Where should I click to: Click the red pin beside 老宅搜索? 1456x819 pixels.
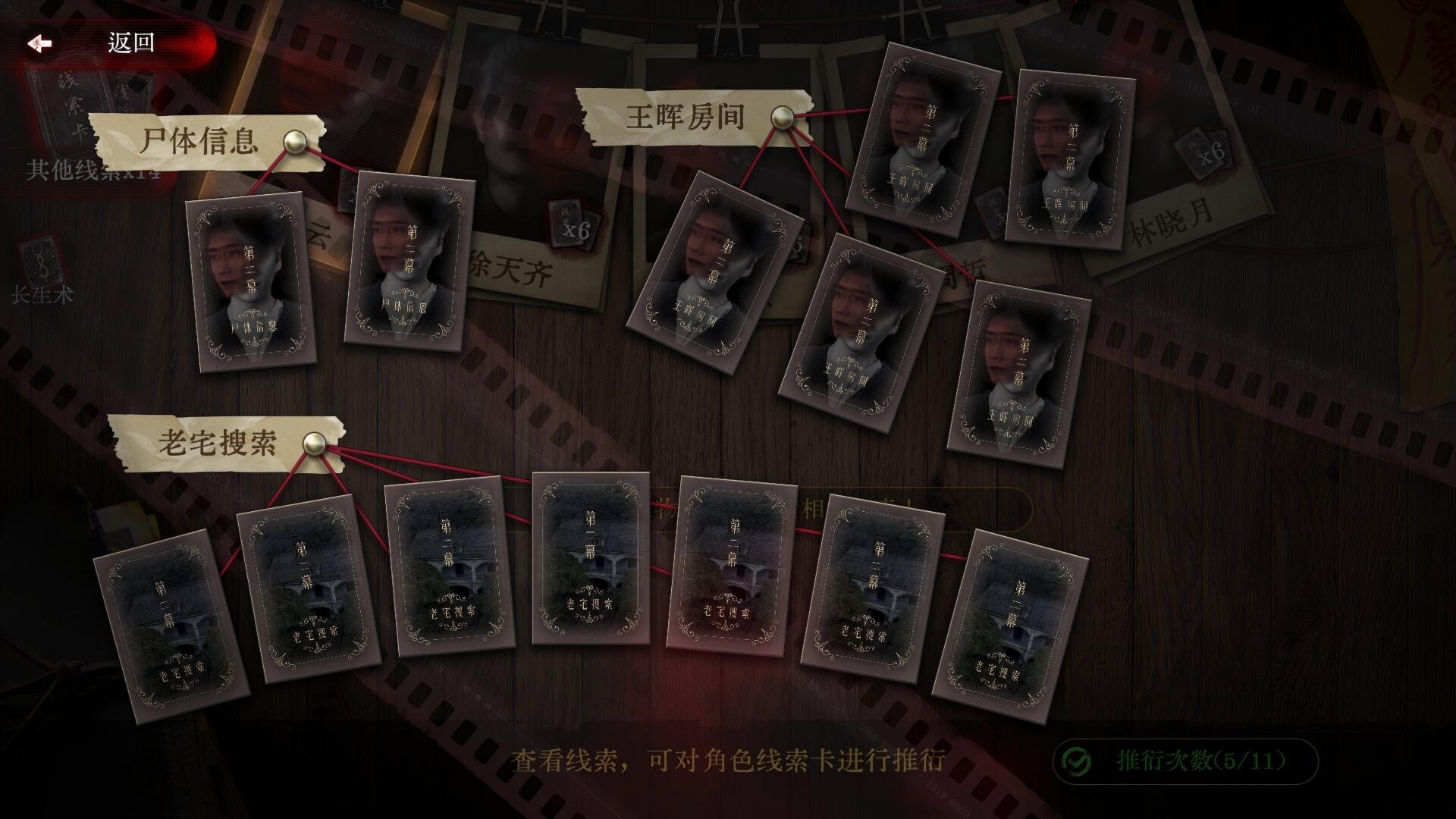316,442
